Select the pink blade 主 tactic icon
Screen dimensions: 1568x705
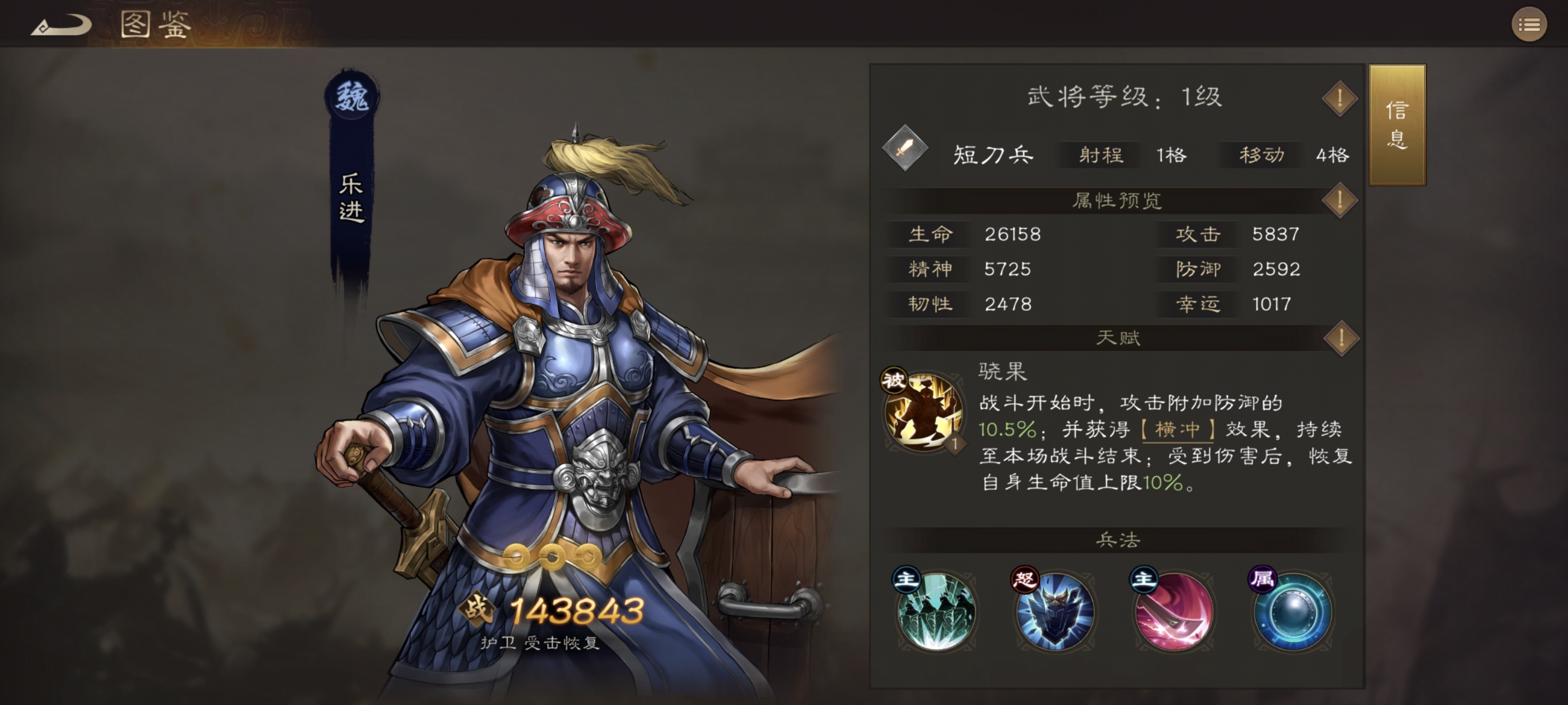point(1172,611)
